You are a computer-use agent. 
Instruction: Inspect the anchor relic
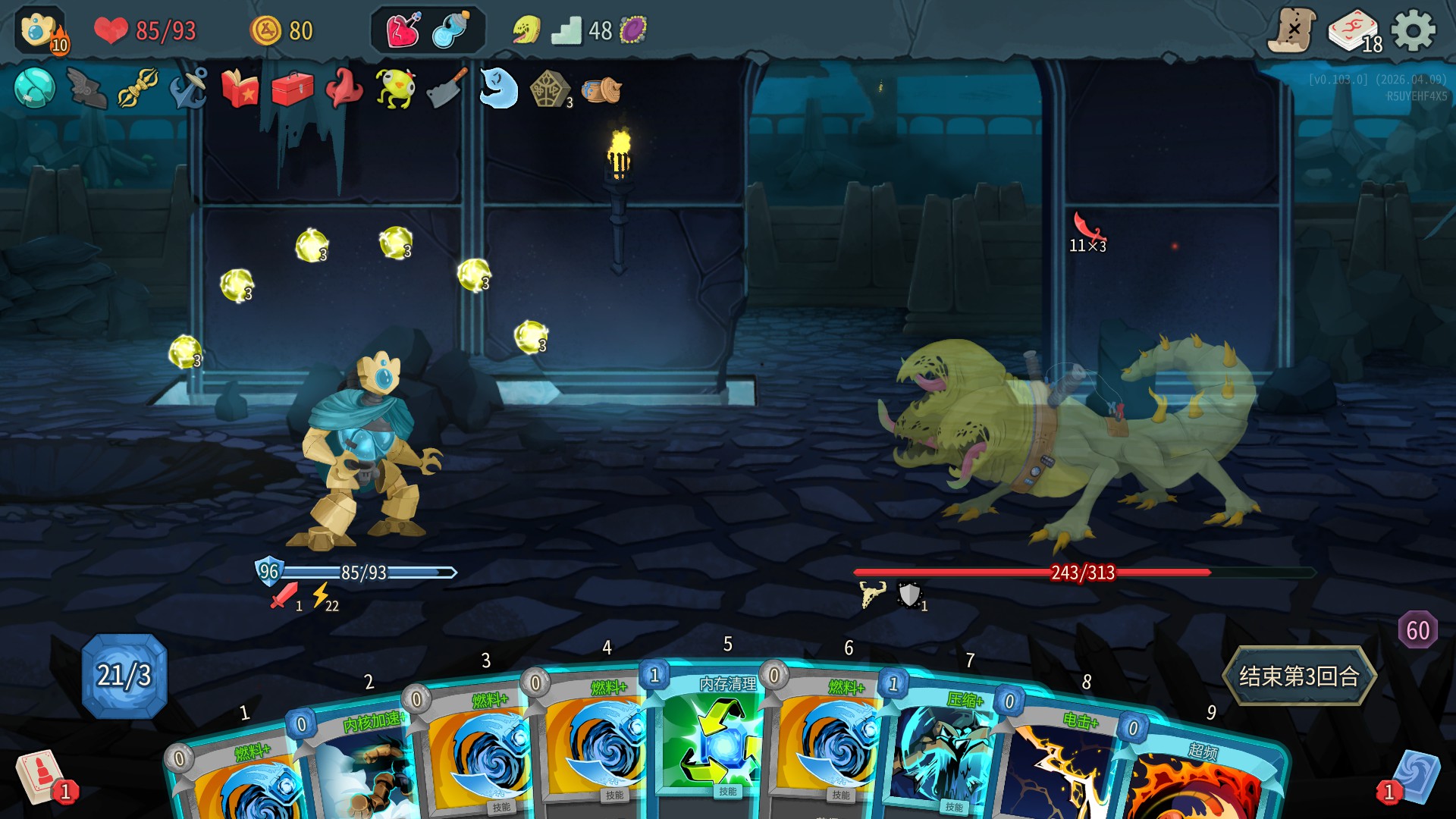point(189,89)
